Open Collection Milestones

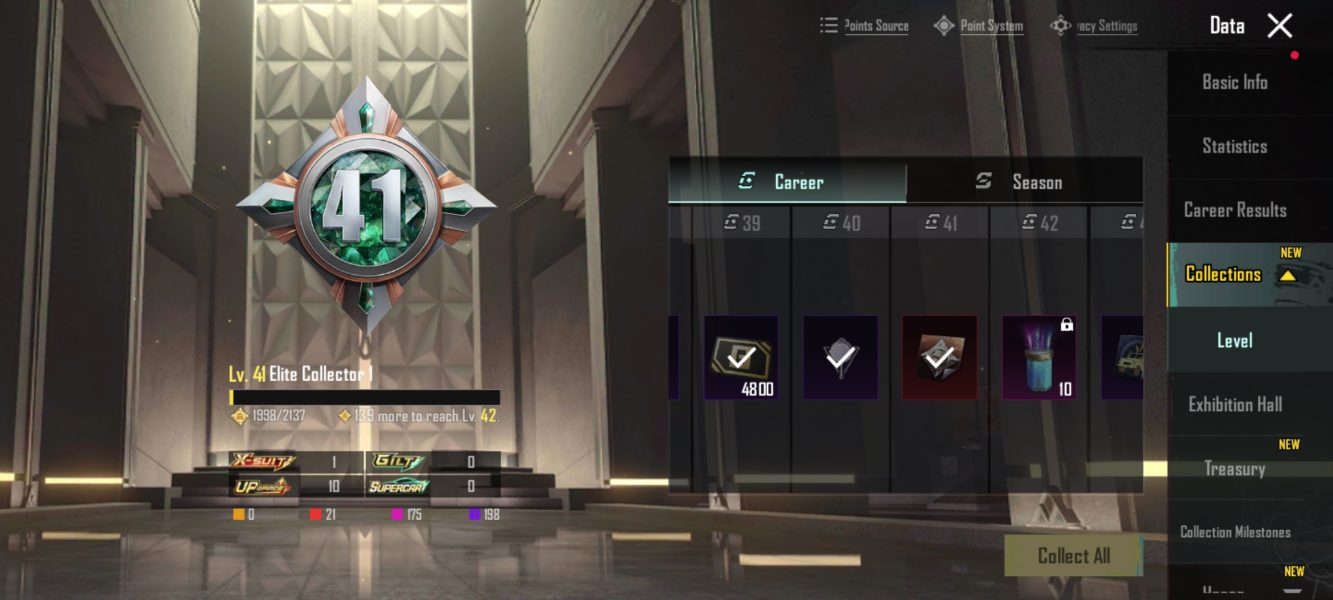click(1234, 532)
